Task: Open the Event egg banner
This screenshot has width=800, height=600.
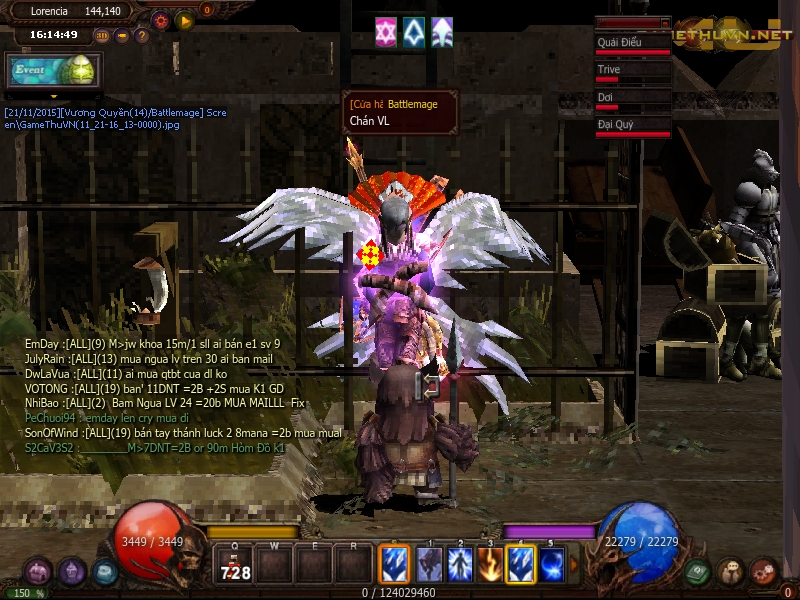Action: click(x=52, y=71)
